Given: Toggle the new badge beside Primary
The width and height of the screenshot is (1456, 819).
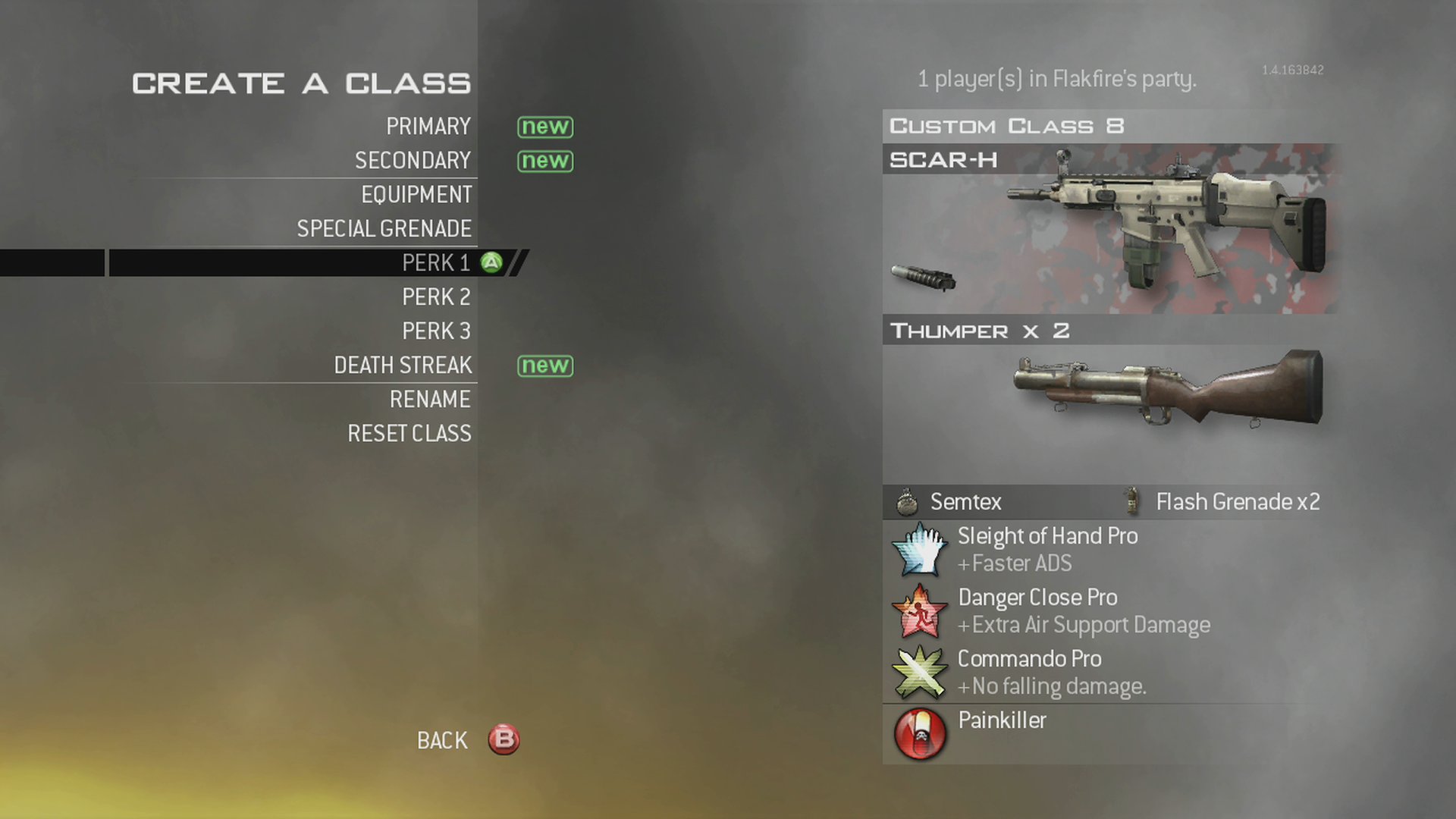Looking at the screenshot, I should point(544,127).
